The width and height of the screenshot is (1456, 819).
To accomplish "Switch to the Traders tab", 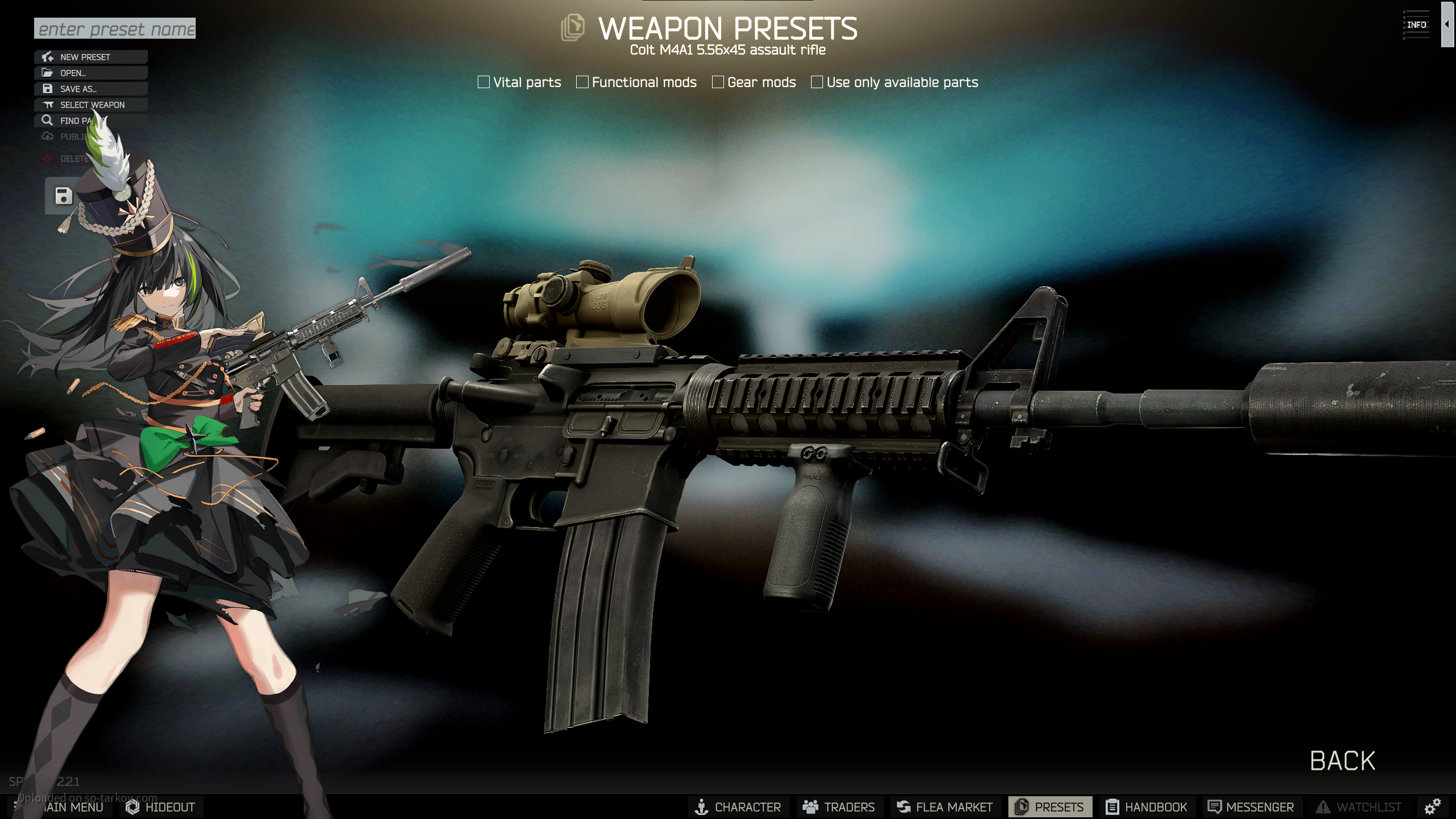I will click(x=838, y=807).
